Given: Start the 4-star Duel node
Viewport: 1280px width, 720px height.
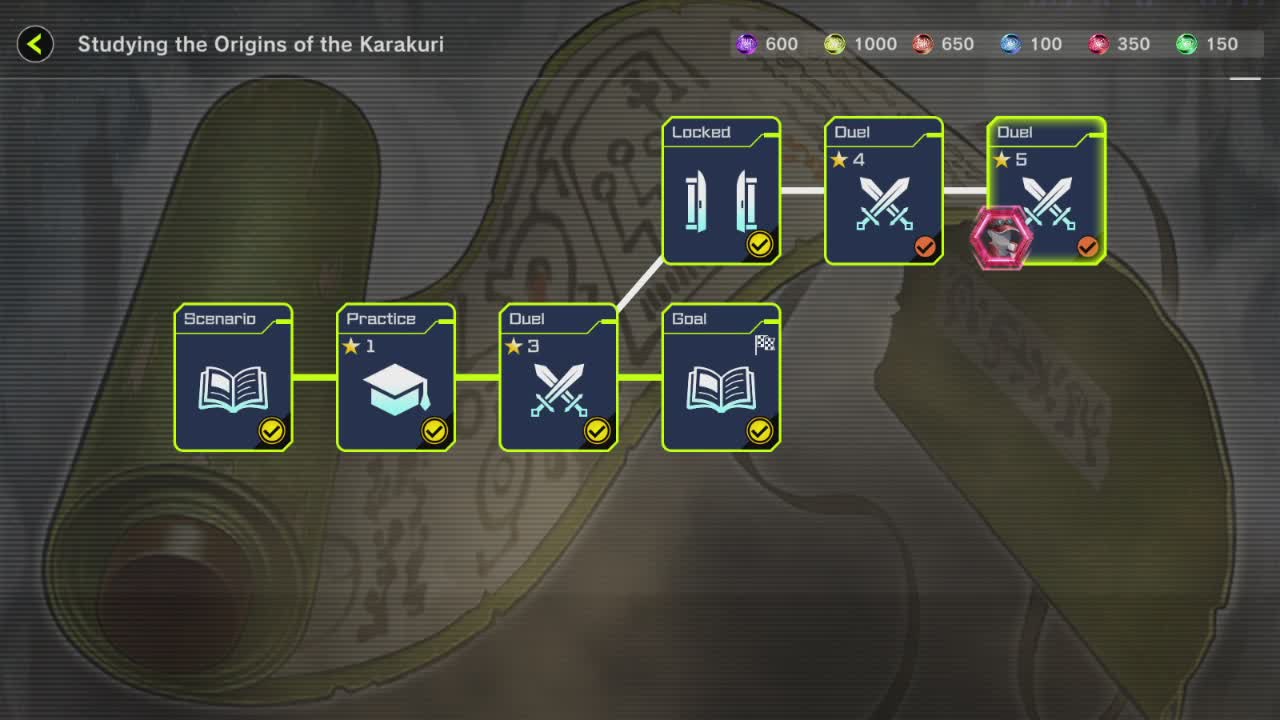Looking at the screenshot, I should 884,191.
